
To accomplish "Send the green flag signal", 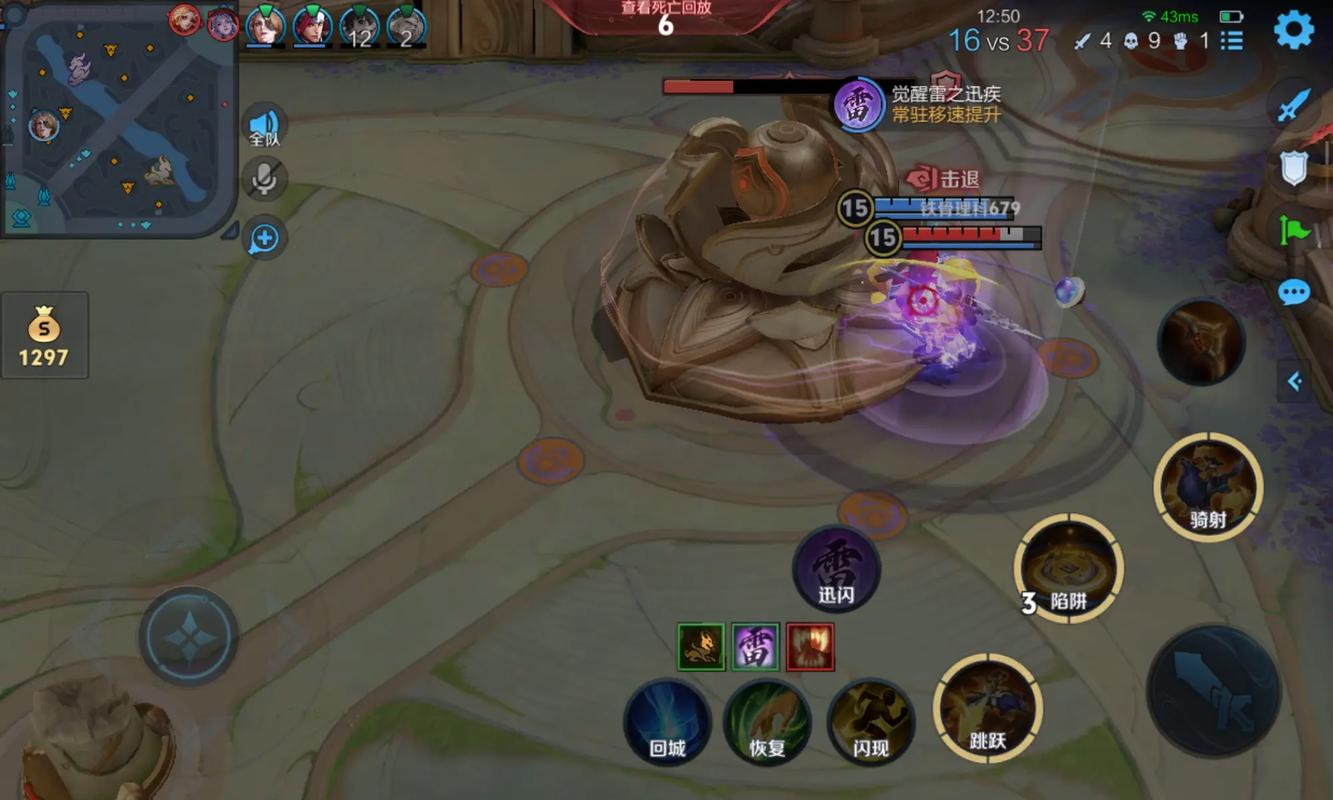I will pos(1294,230).
